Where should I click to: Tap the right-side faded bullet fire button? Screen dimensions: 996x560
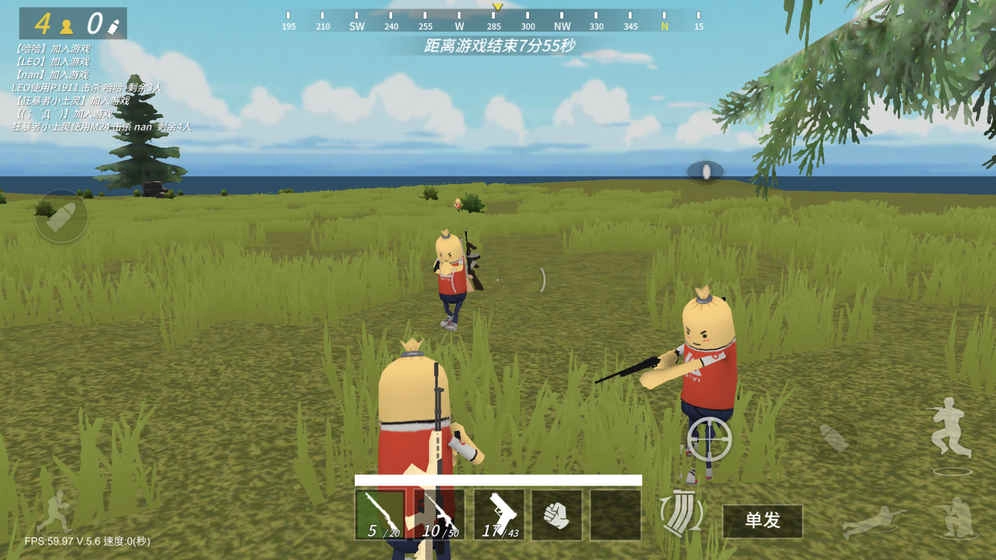pyautogui.click(x=833, y=437)
